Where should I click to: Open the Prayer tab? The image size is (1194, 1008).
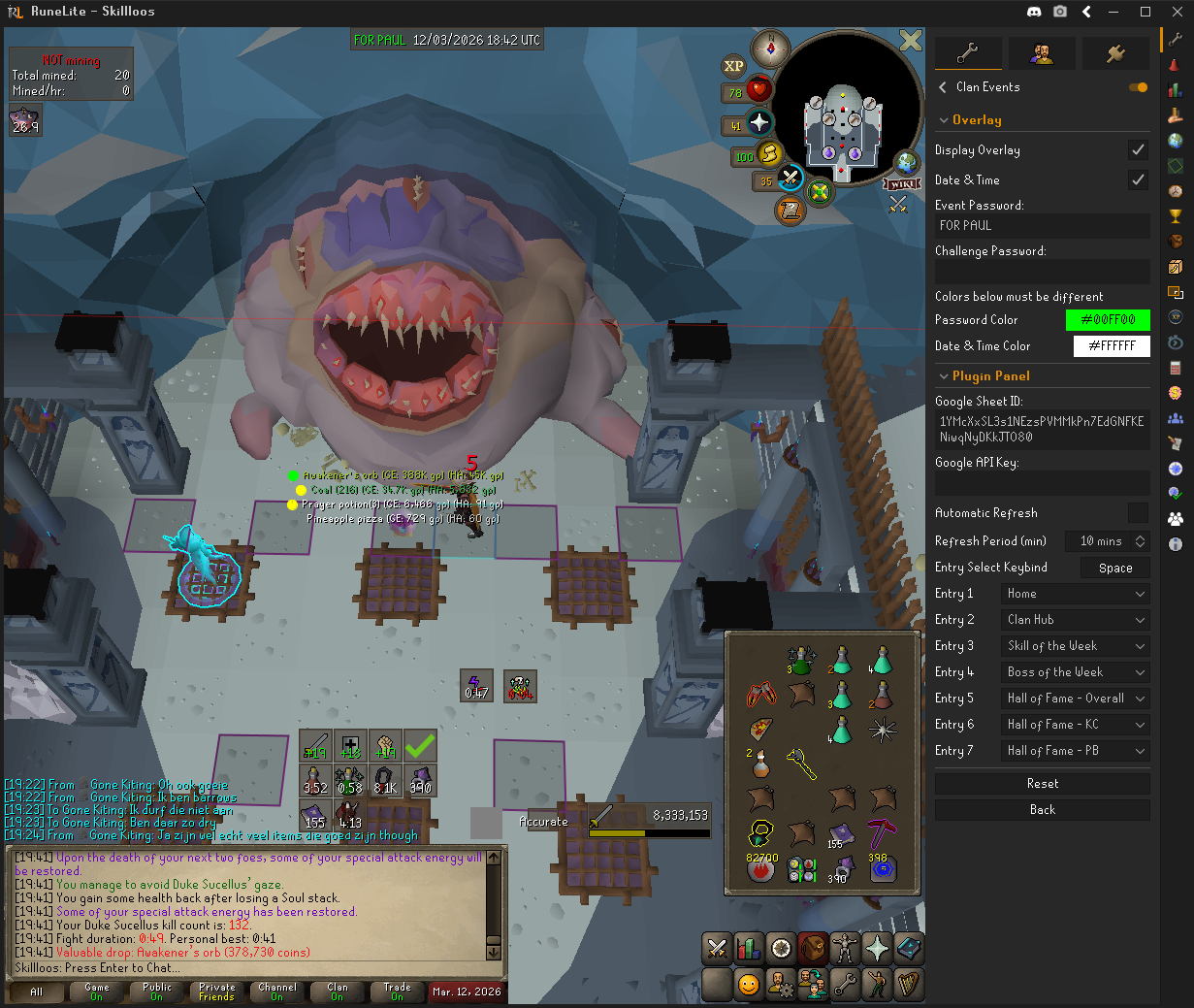coord(877,949)
